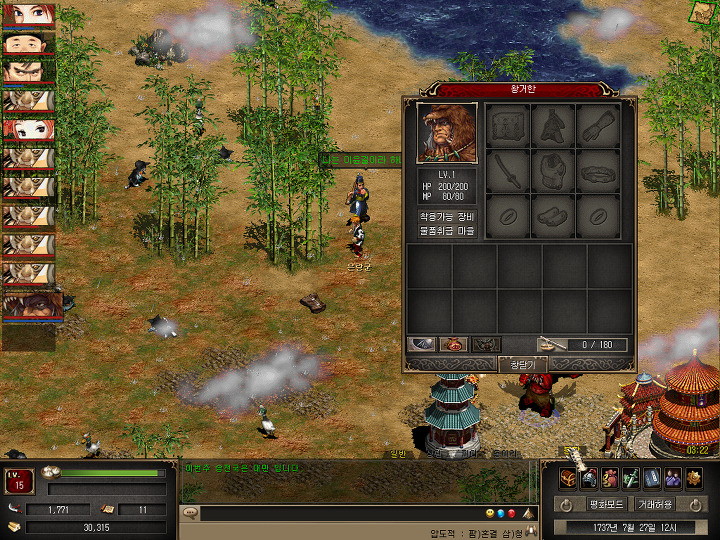This screenshot has width=720, height=540.
Task: Open the feather inventory tab
Action: coord(422,344)
